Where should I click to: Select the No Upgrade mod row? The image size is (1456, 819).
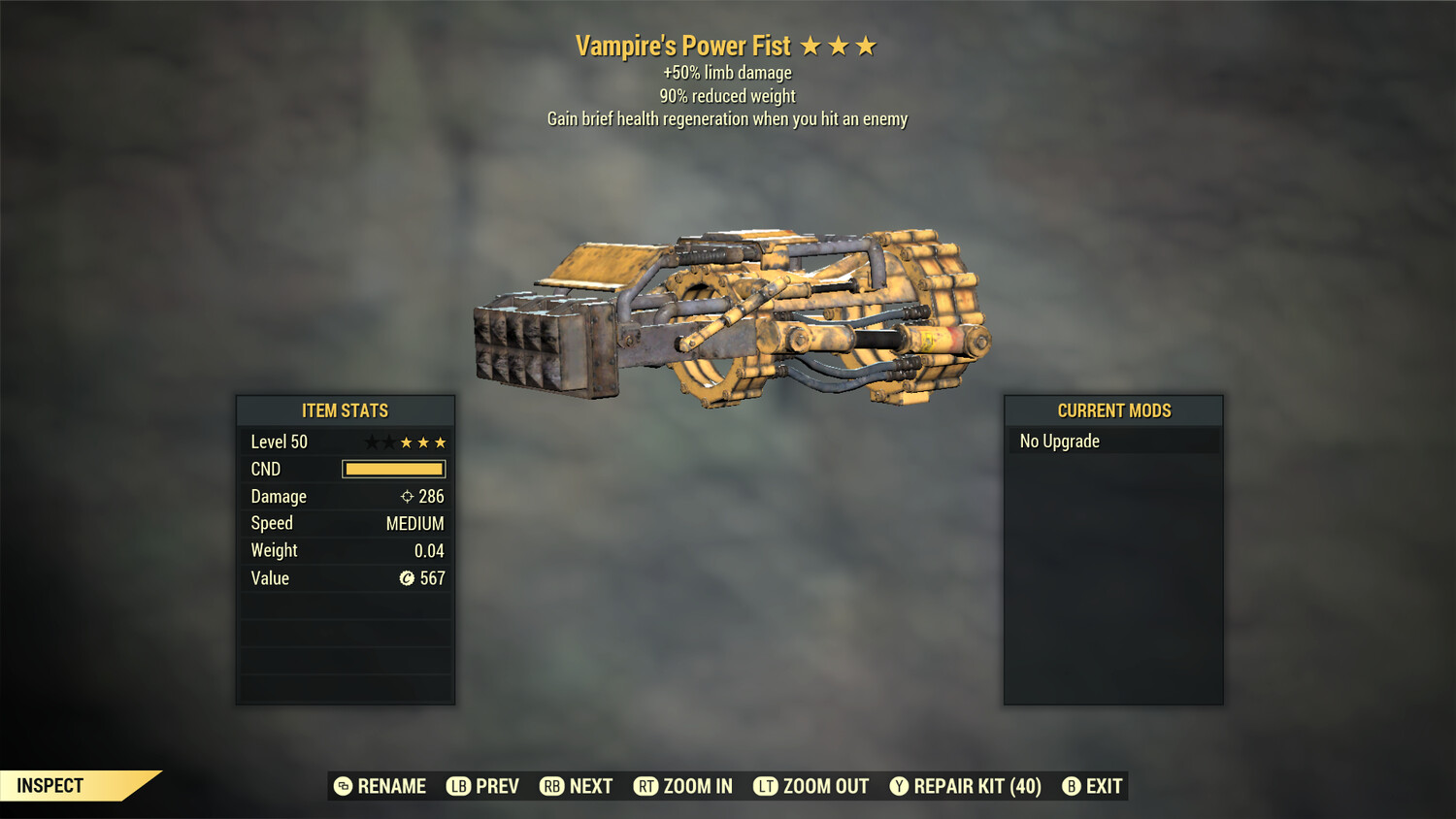click(1112, 442)
